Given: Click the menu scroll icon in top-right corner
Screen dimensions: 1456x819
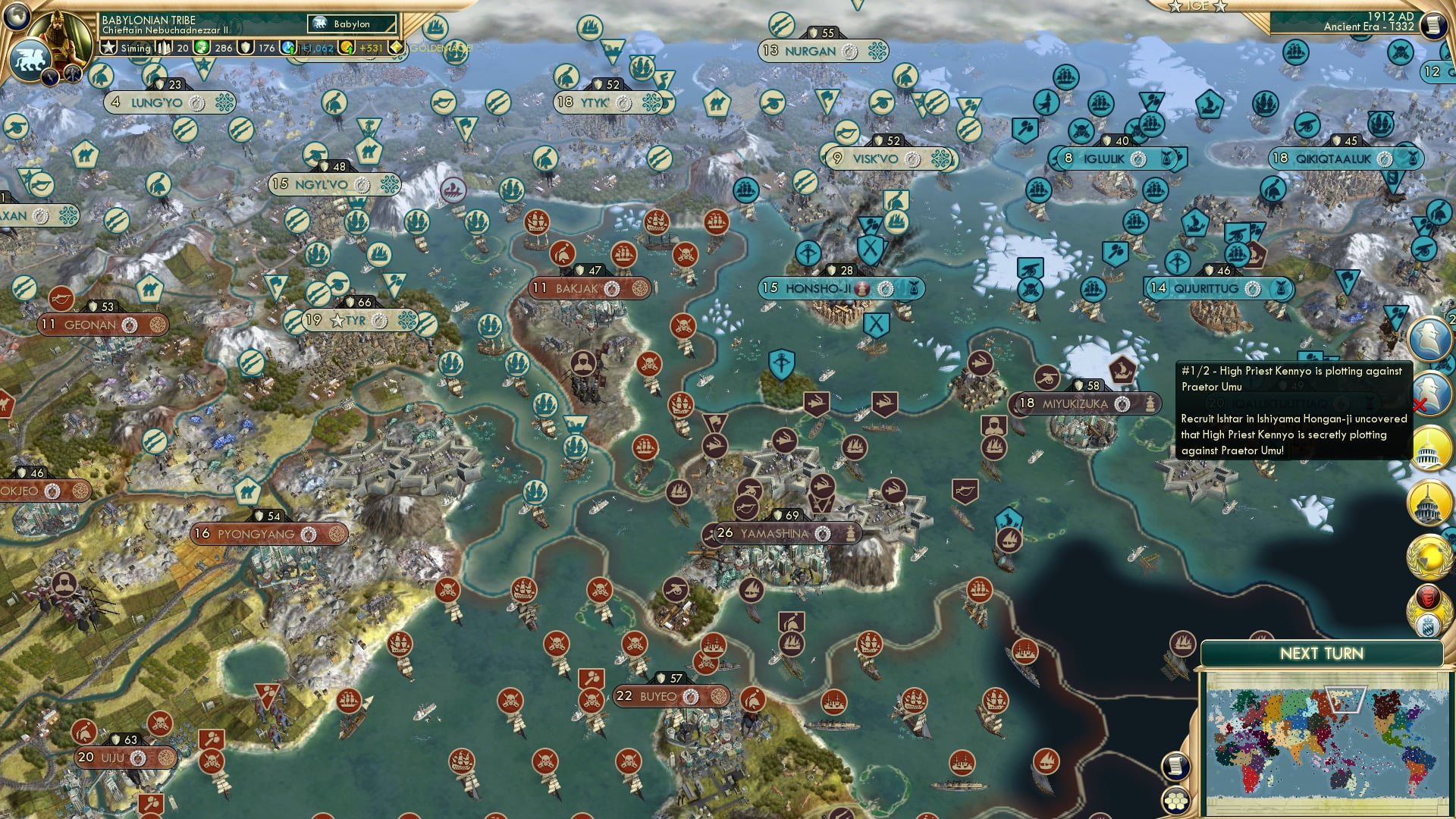Looking at the screenshot, I should coord(1436,24).
